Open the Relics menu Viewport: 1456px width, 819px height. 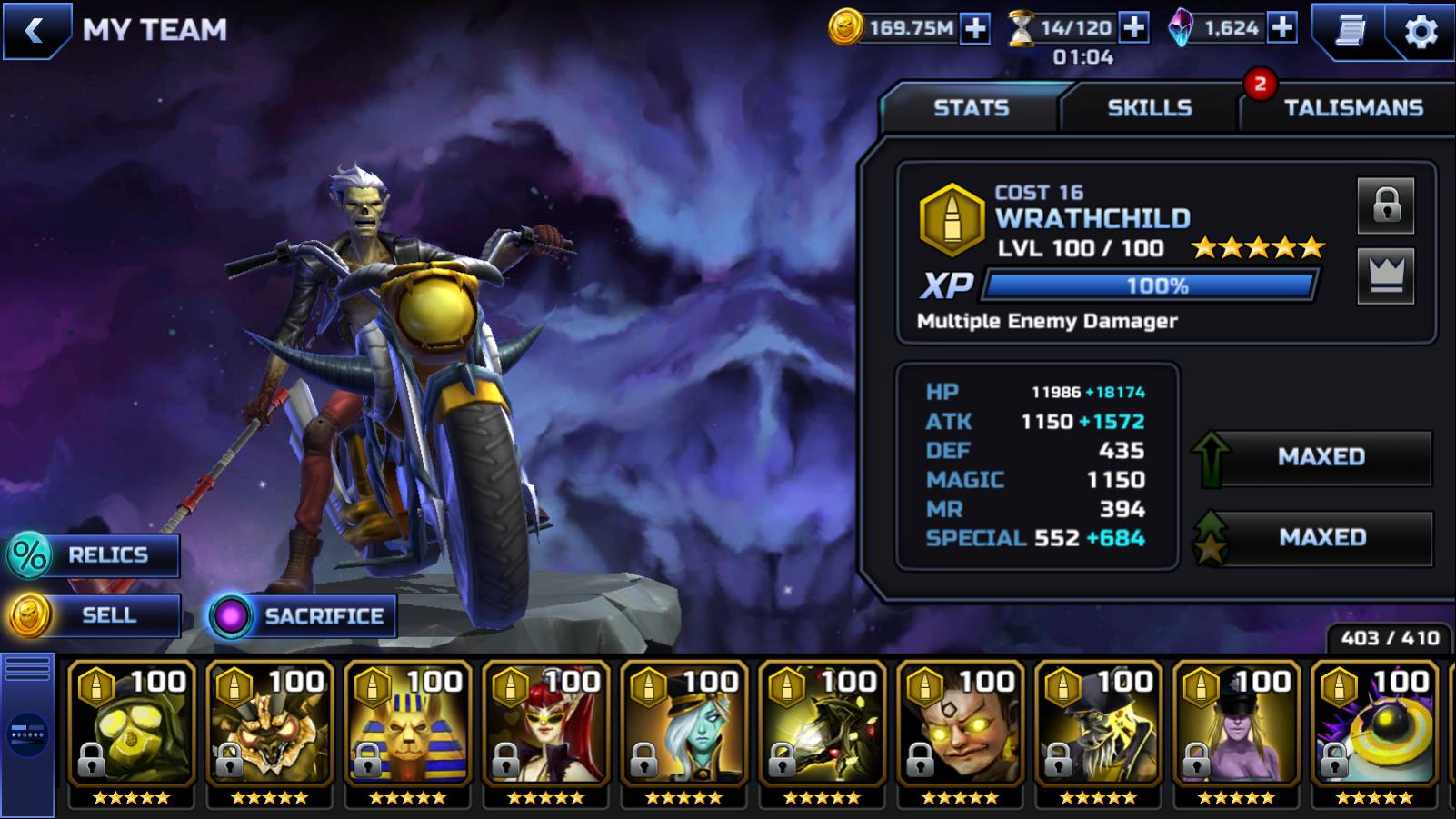click(93, 554)
